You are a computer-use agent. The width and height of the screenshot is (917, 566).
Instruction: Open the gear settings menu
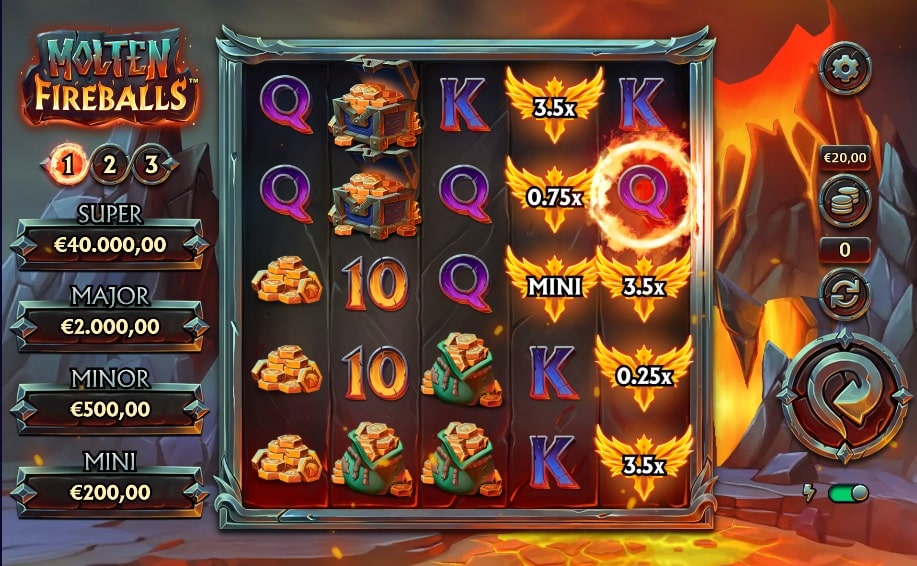844,68
